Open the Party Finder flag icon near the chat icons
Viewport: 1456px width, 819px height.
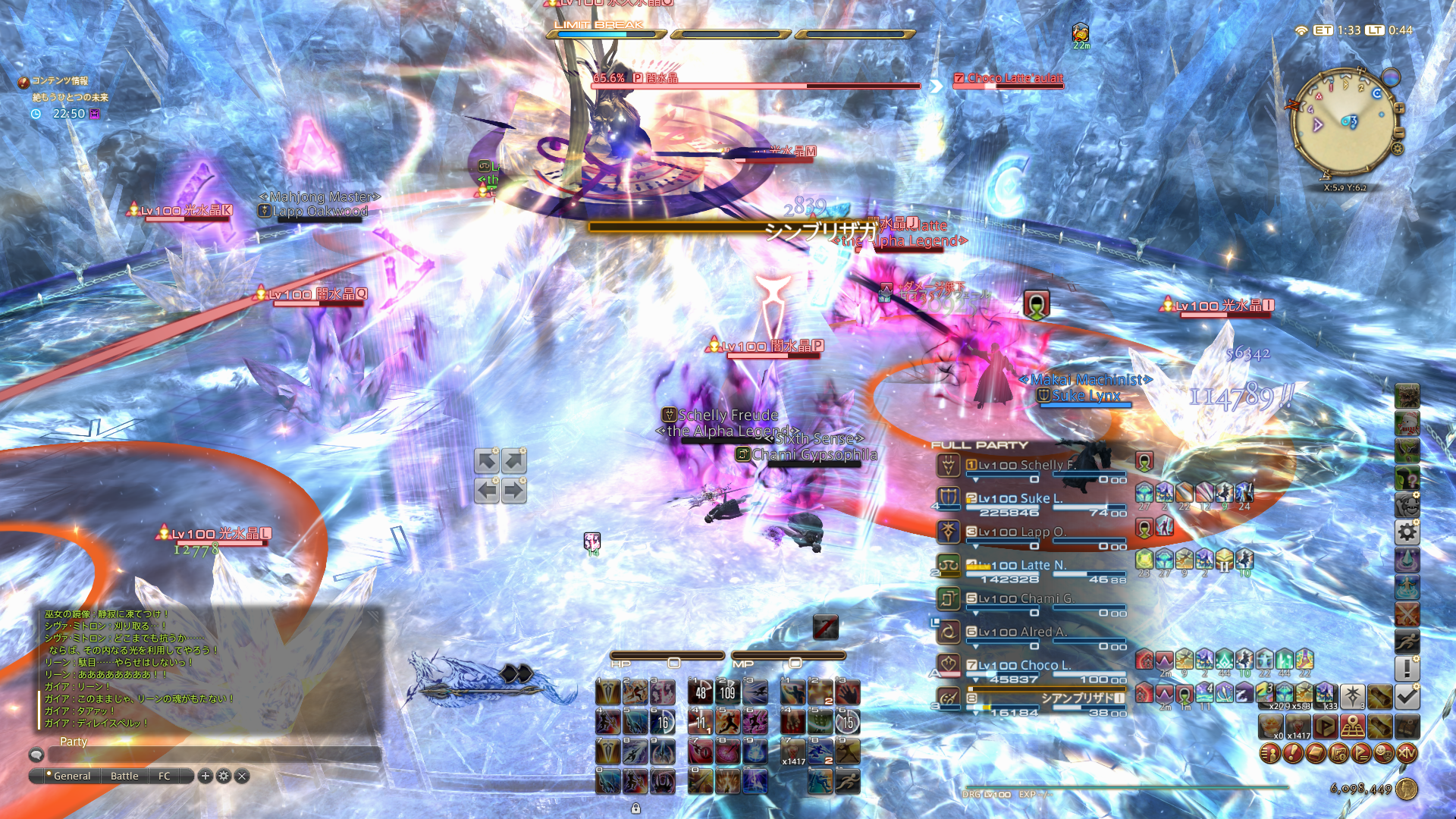coord(1360,753)
